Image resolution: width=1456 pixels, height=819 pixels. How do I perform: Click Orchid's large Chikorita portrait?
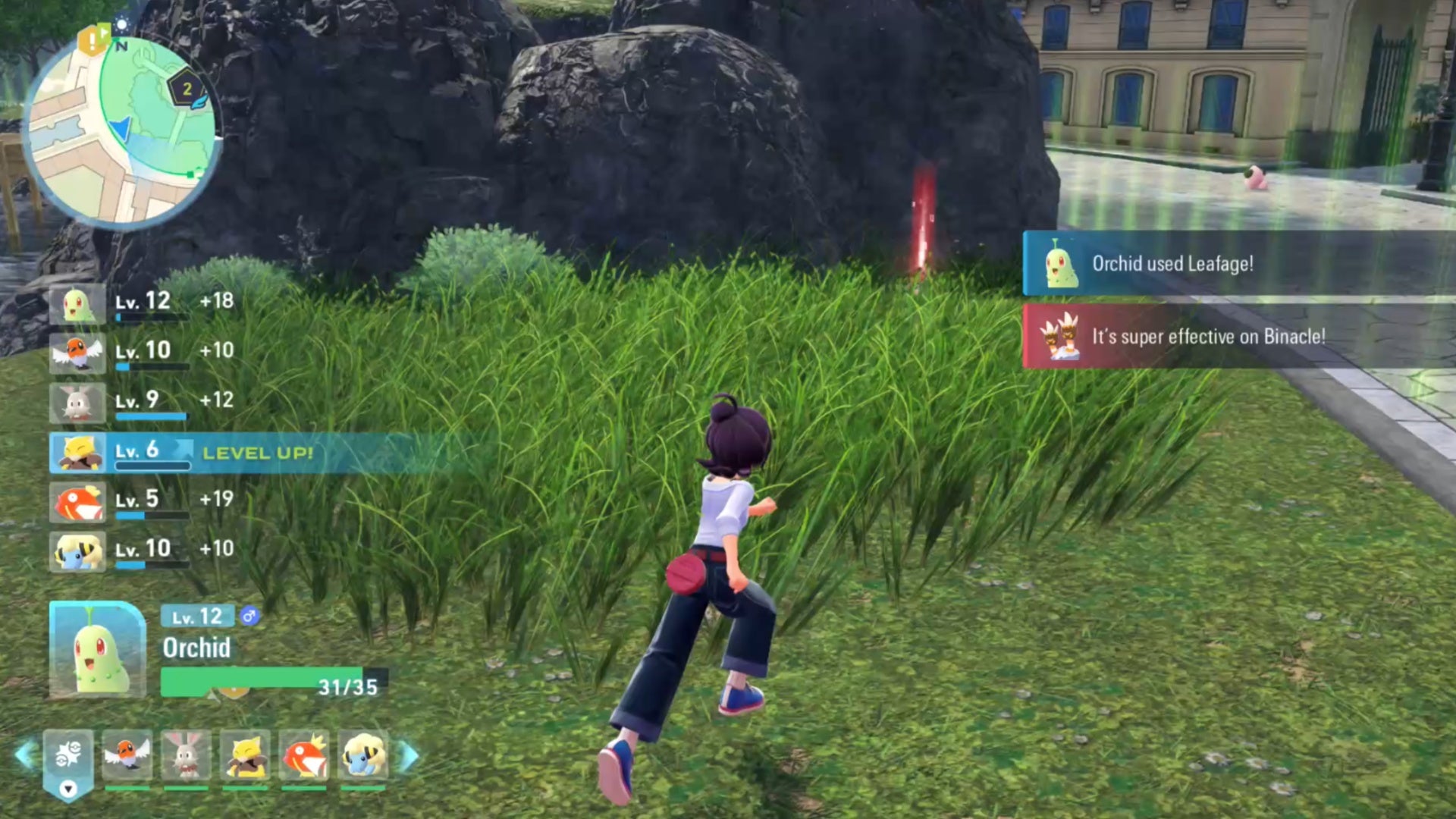pos(97,649)
